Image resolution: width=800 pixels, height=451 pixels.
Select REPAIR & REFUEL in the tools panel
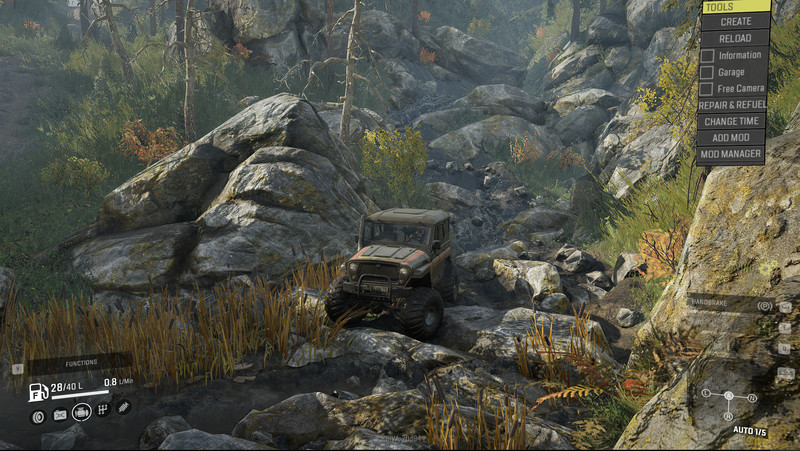[733, 104]
